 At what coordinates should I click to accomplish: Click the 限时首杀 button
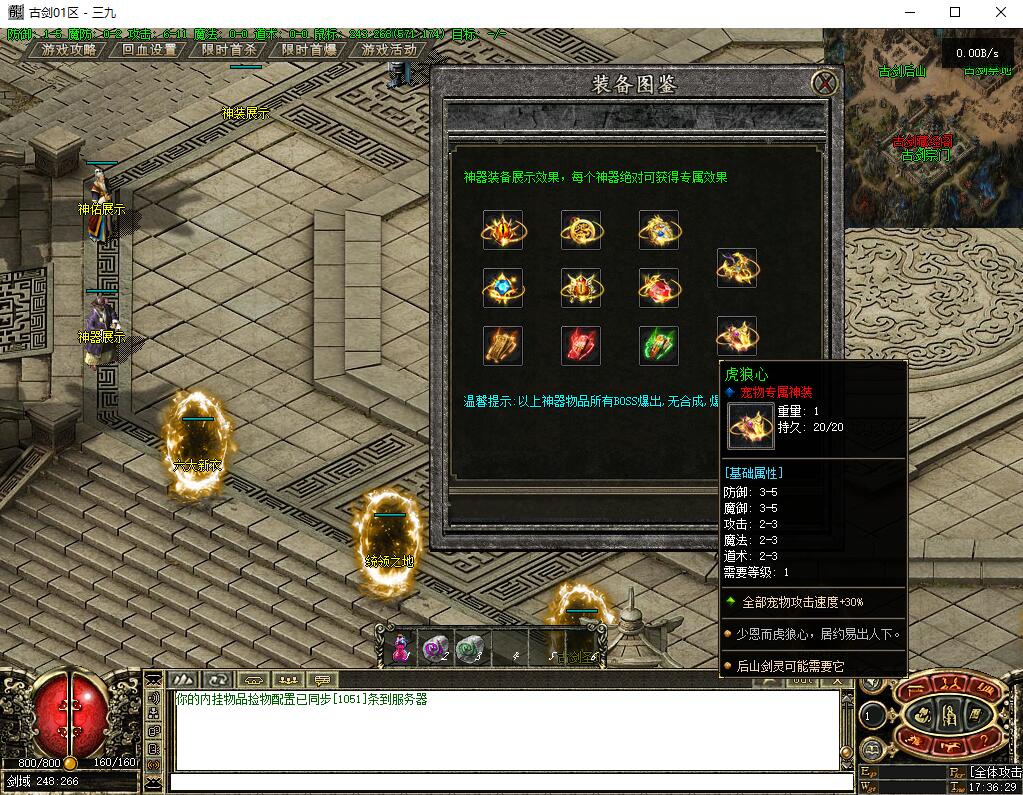(x=229, y=49)
